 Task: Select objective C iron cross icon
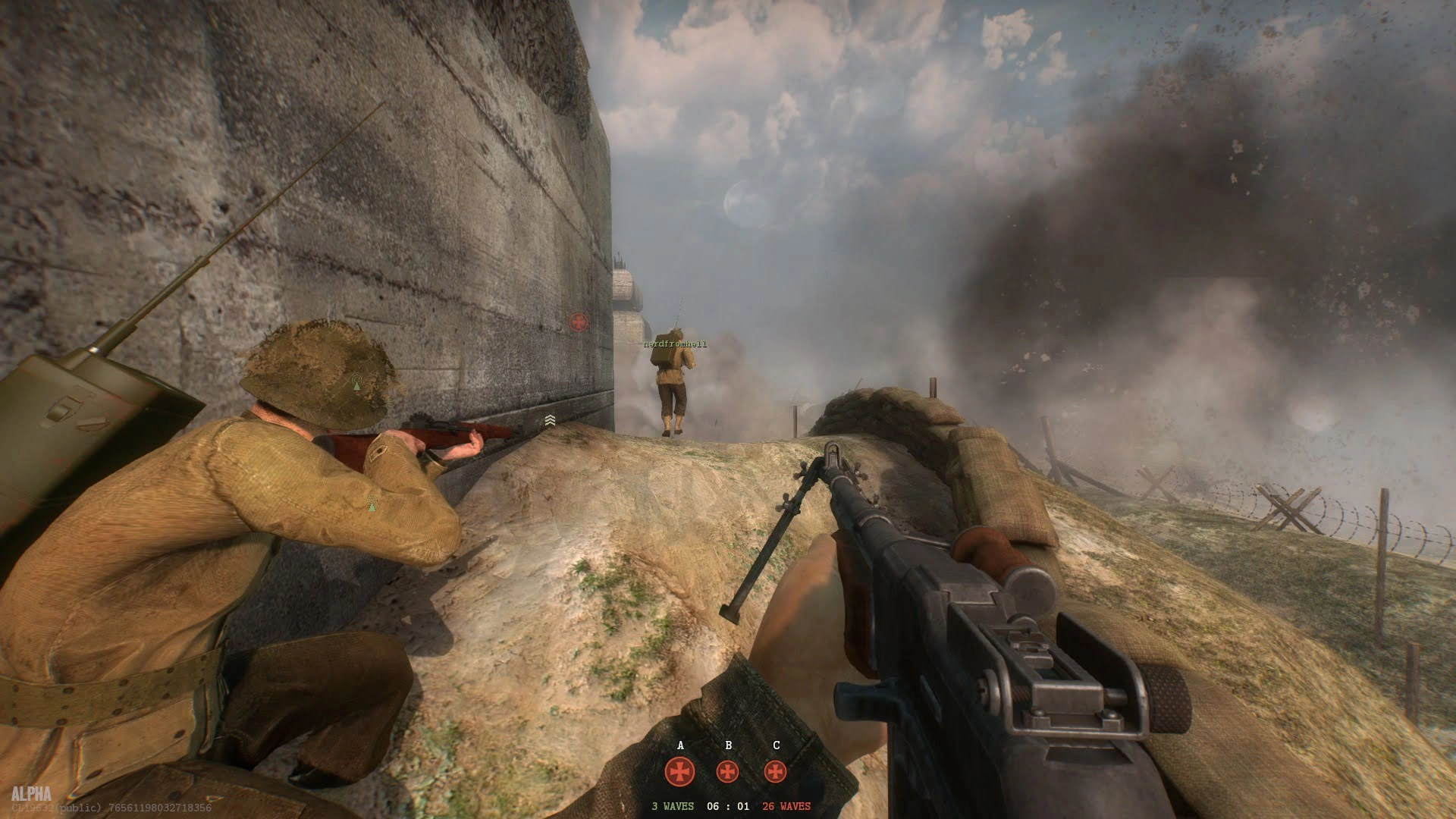coord(775,772)
